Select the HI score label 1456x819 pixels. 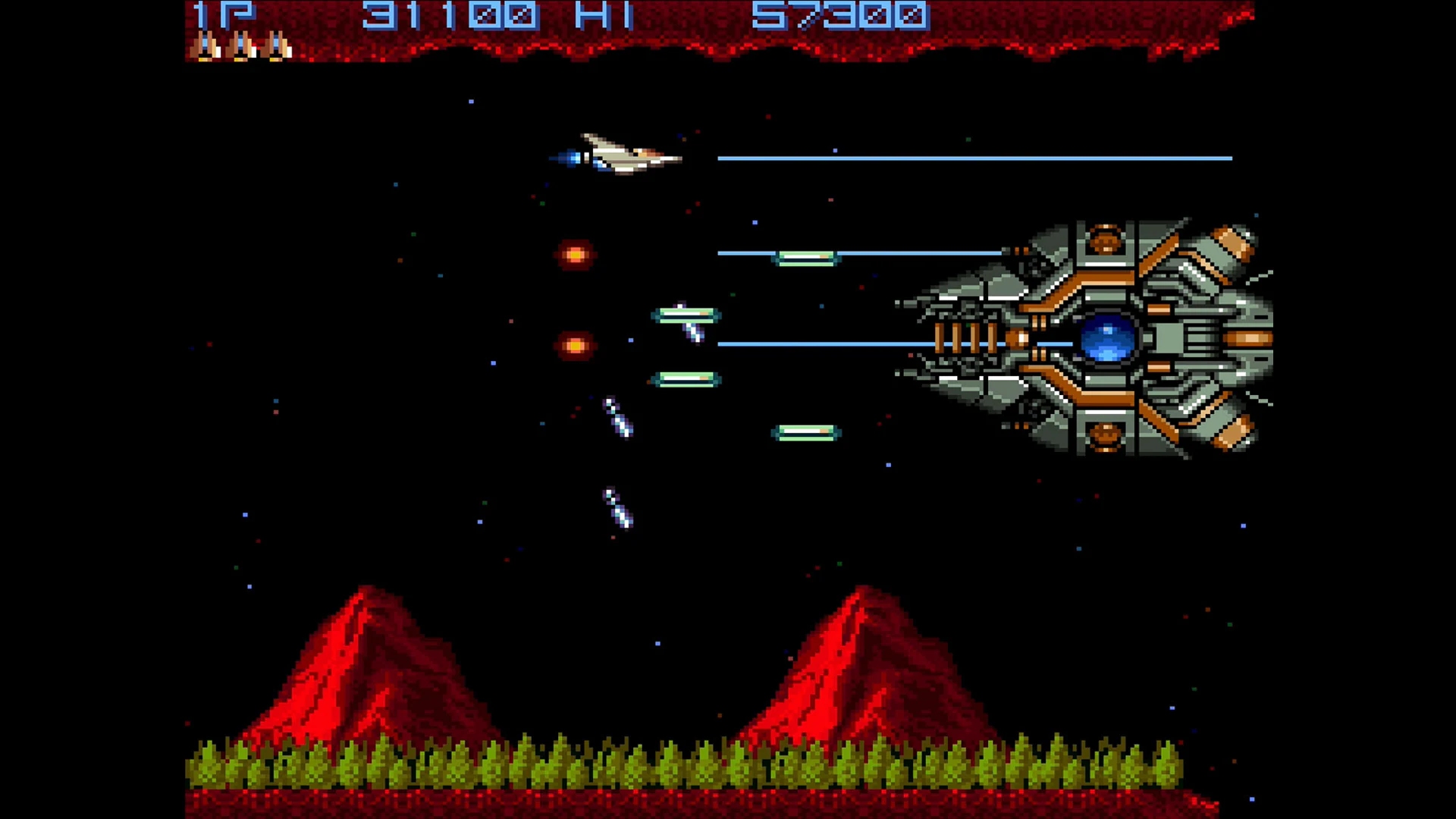coord(607,14)
